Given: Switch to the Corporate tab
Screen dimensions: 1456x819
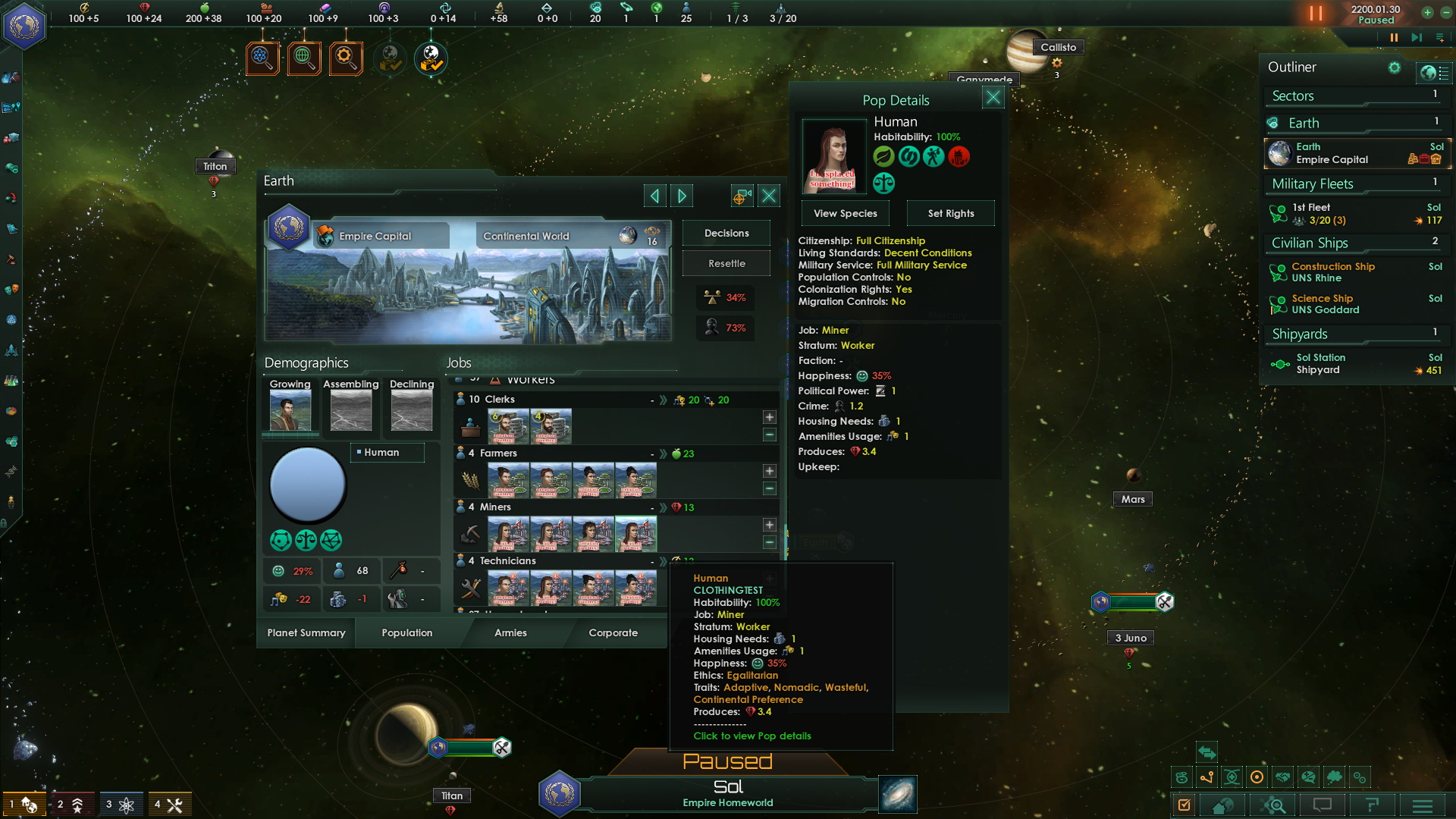Looking at the screenshot, I should pyautogui.click(x=613, y=632).
